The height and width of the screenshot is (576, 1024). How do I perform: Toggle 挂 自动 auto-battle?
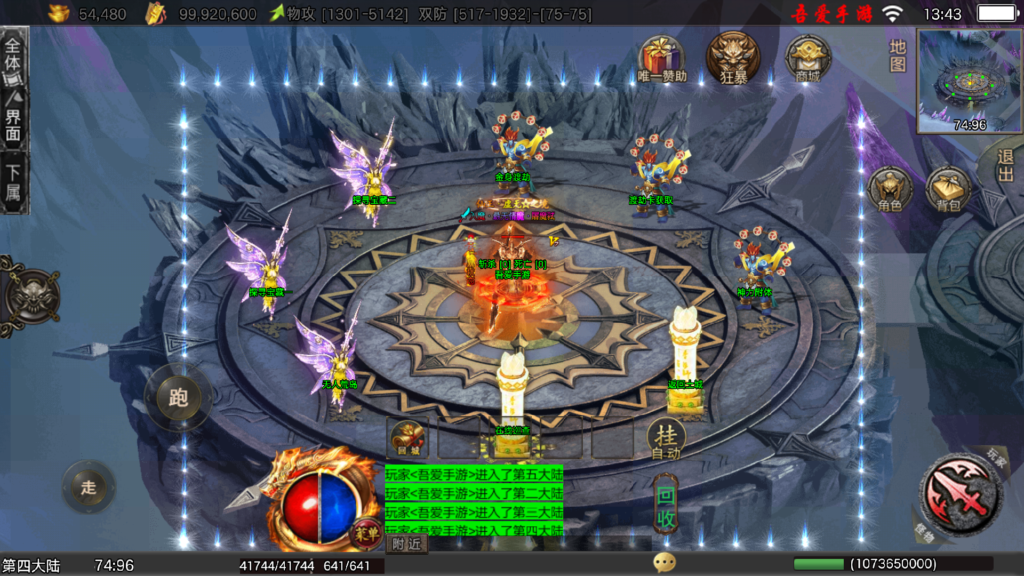tap(666, 437)
